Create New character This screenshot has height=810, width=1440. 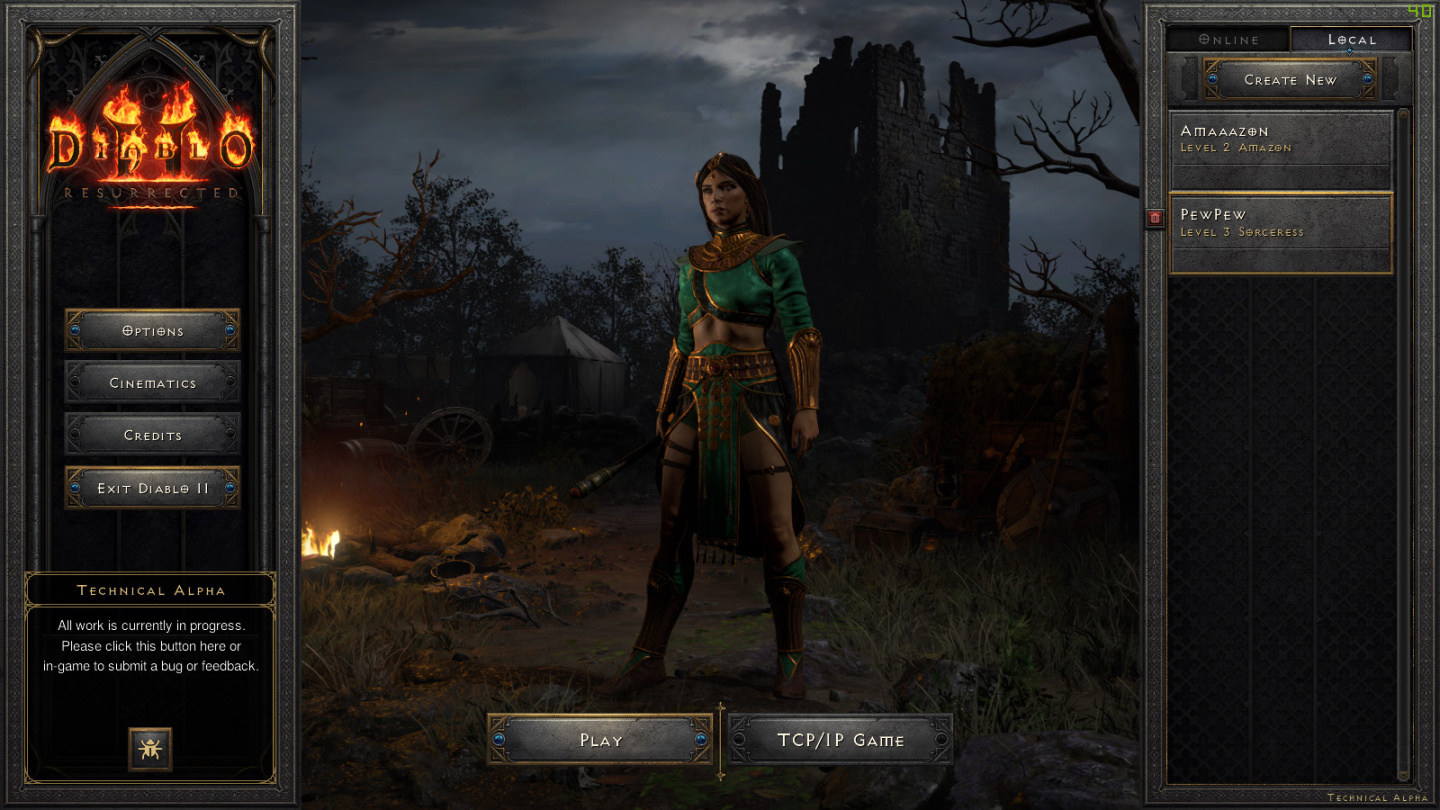[1290, 79]
